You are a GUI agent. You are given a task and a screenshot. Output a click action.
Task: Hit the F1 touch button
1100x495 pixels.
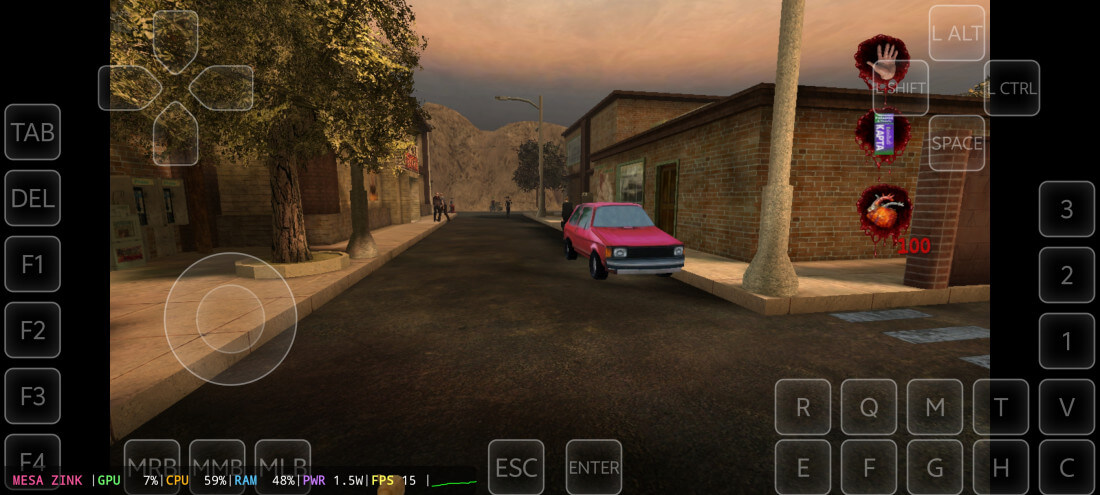click(x=32, y=264)
